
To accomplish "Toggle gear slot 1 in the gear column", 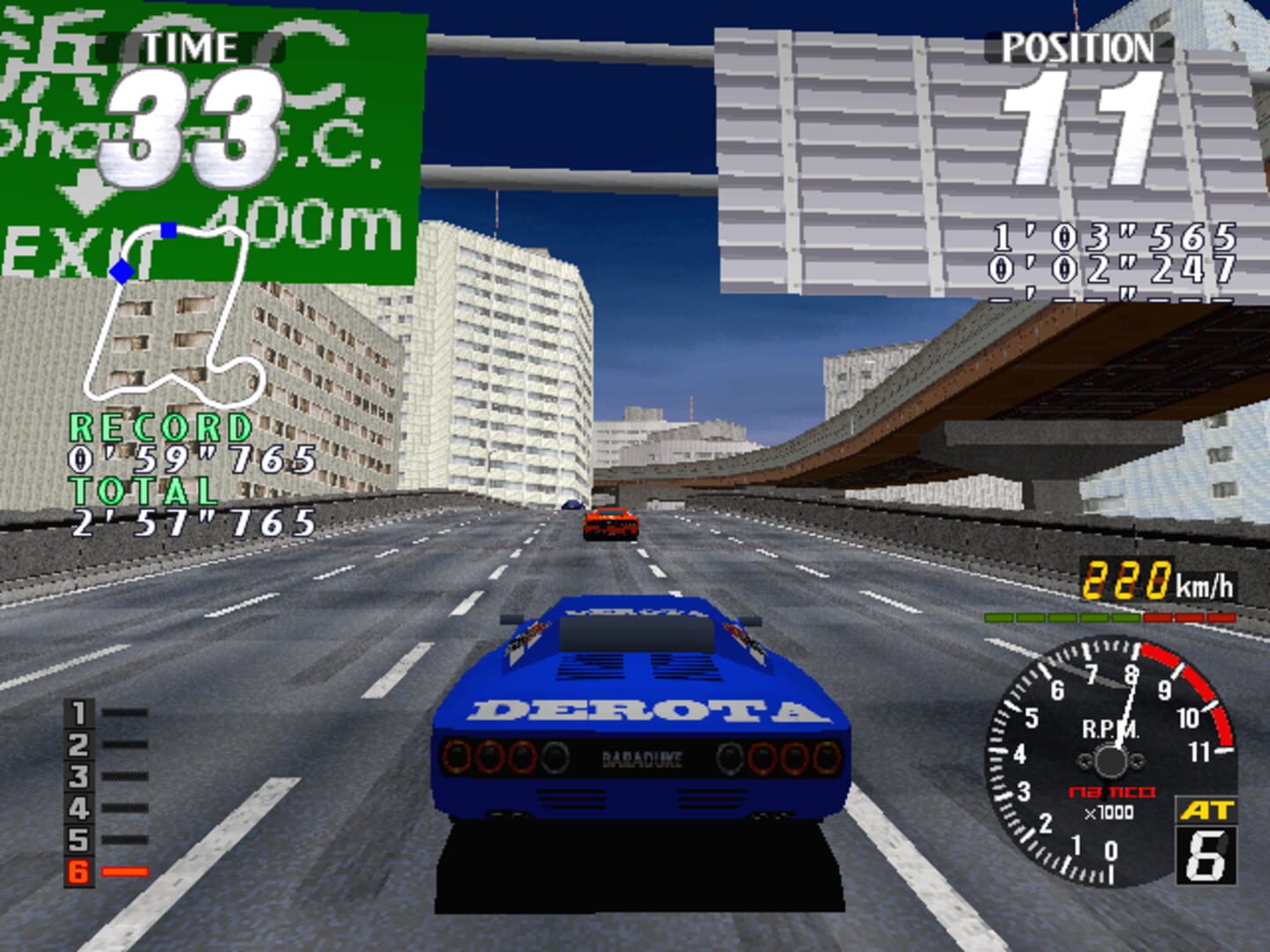I will (77, 714).
